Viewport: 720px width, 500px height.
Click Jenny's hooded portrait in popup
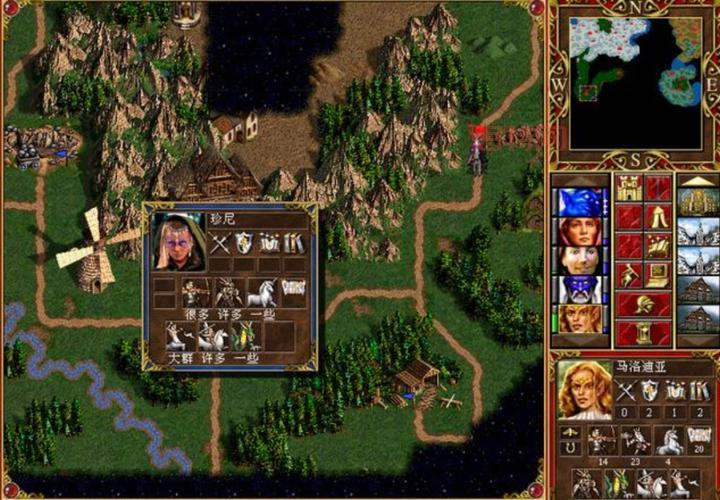click(179, 242)
